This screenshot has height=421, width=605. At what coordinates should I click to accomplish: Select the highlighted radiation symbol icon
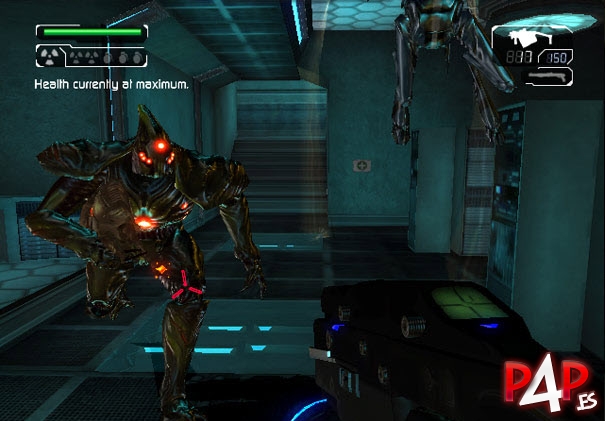pos(50,56)
